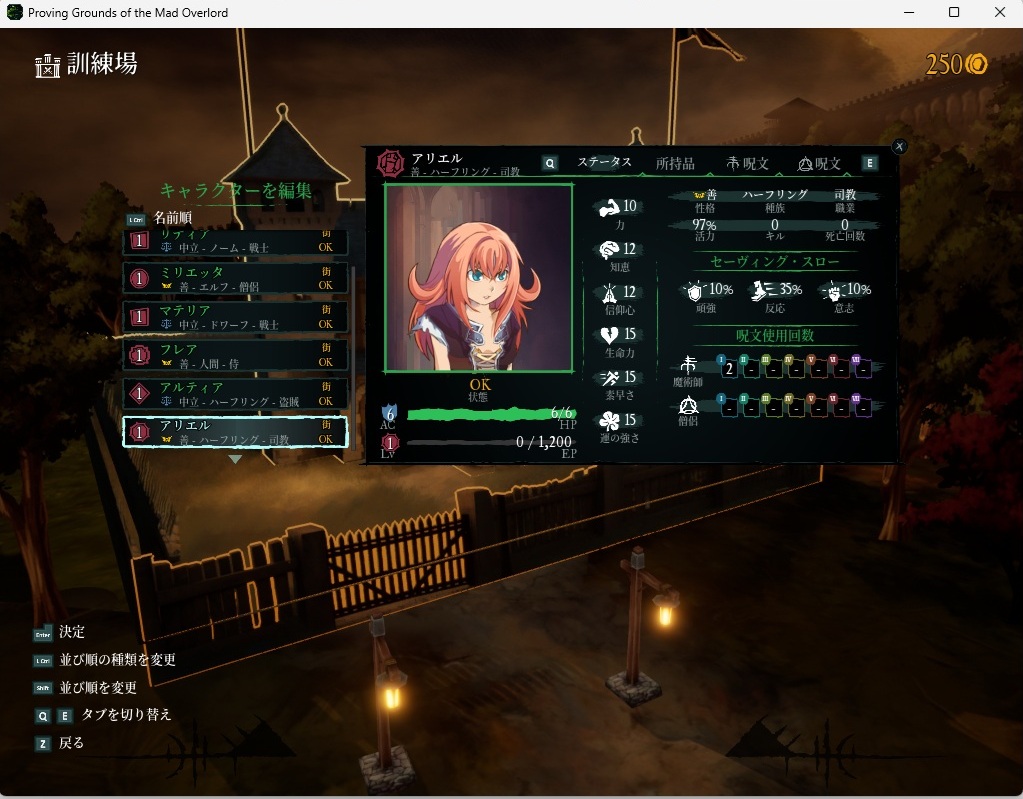Click 並び順を変更 to reverse the order
1023x799 pixels.
click(98, 688)
